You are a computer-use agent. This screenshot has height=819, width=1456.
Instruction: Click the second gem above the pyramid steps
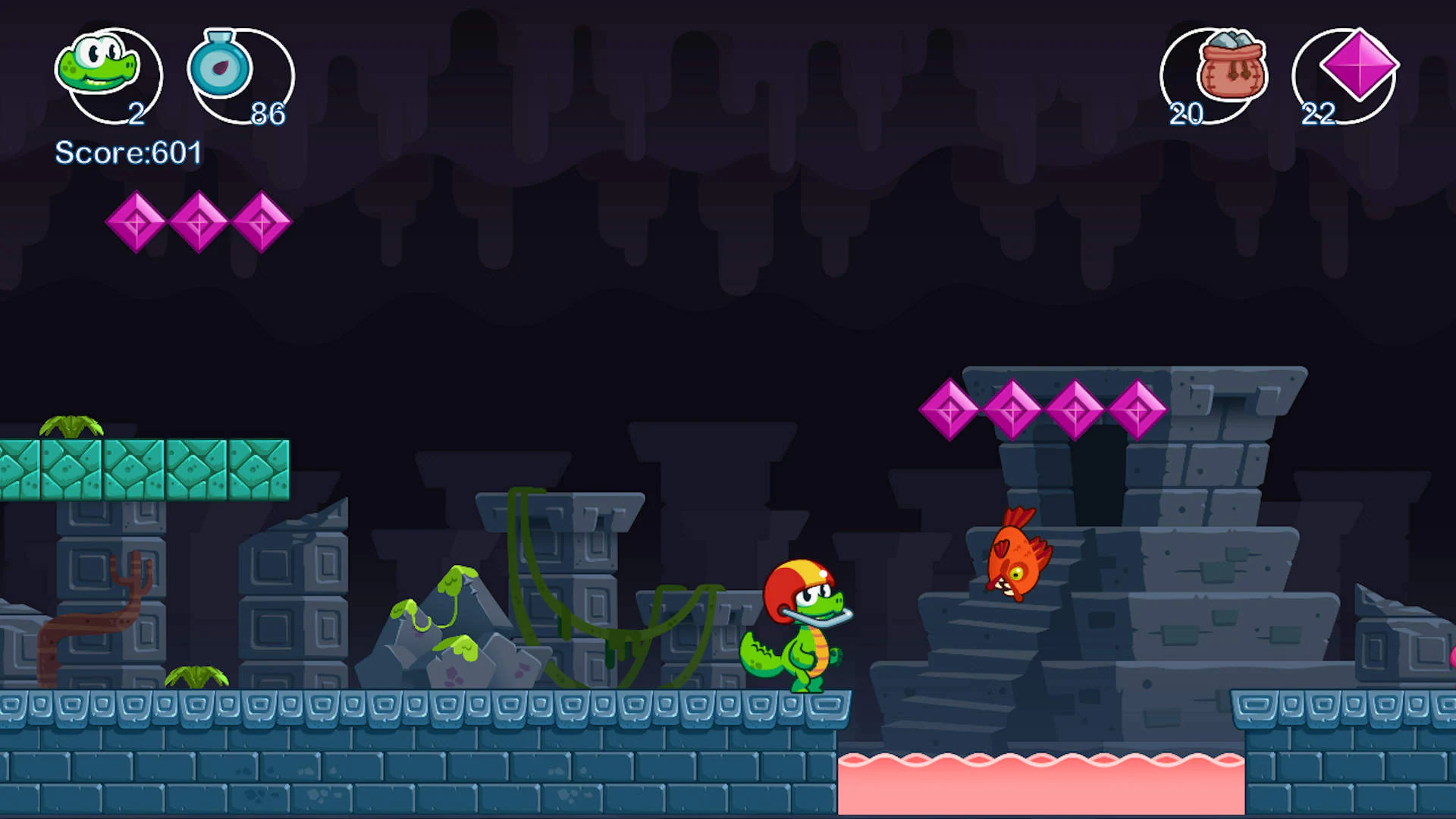(x=1012, y=409)
